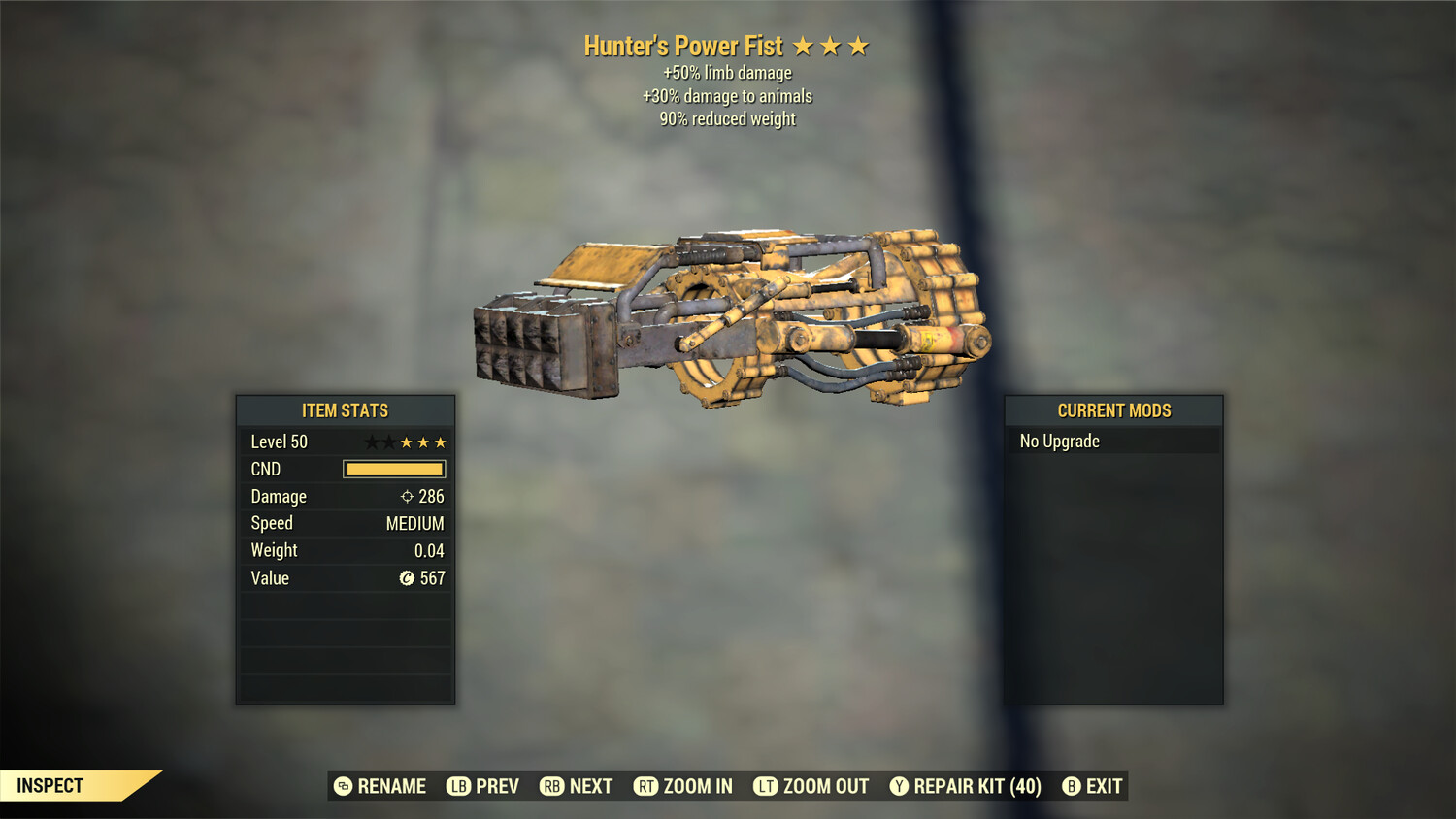The image size is (1456, 819).
Task: Select the RB Next shoulder button icon
Action: click(x=553, y=786)
